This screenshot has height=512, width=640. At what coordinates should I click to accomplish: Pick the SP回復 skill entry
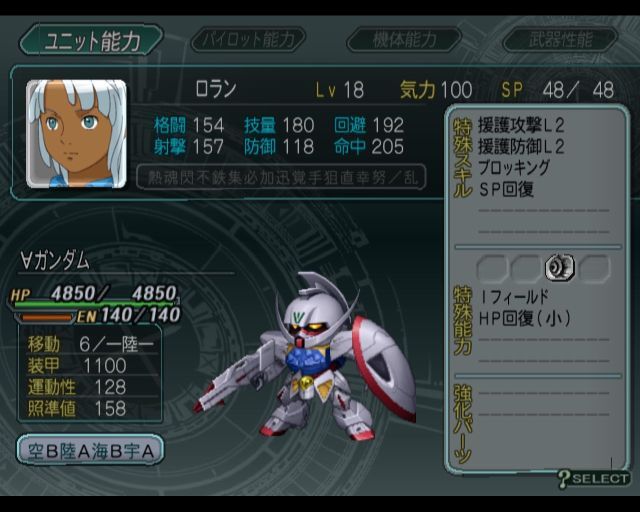coord(506,188)
